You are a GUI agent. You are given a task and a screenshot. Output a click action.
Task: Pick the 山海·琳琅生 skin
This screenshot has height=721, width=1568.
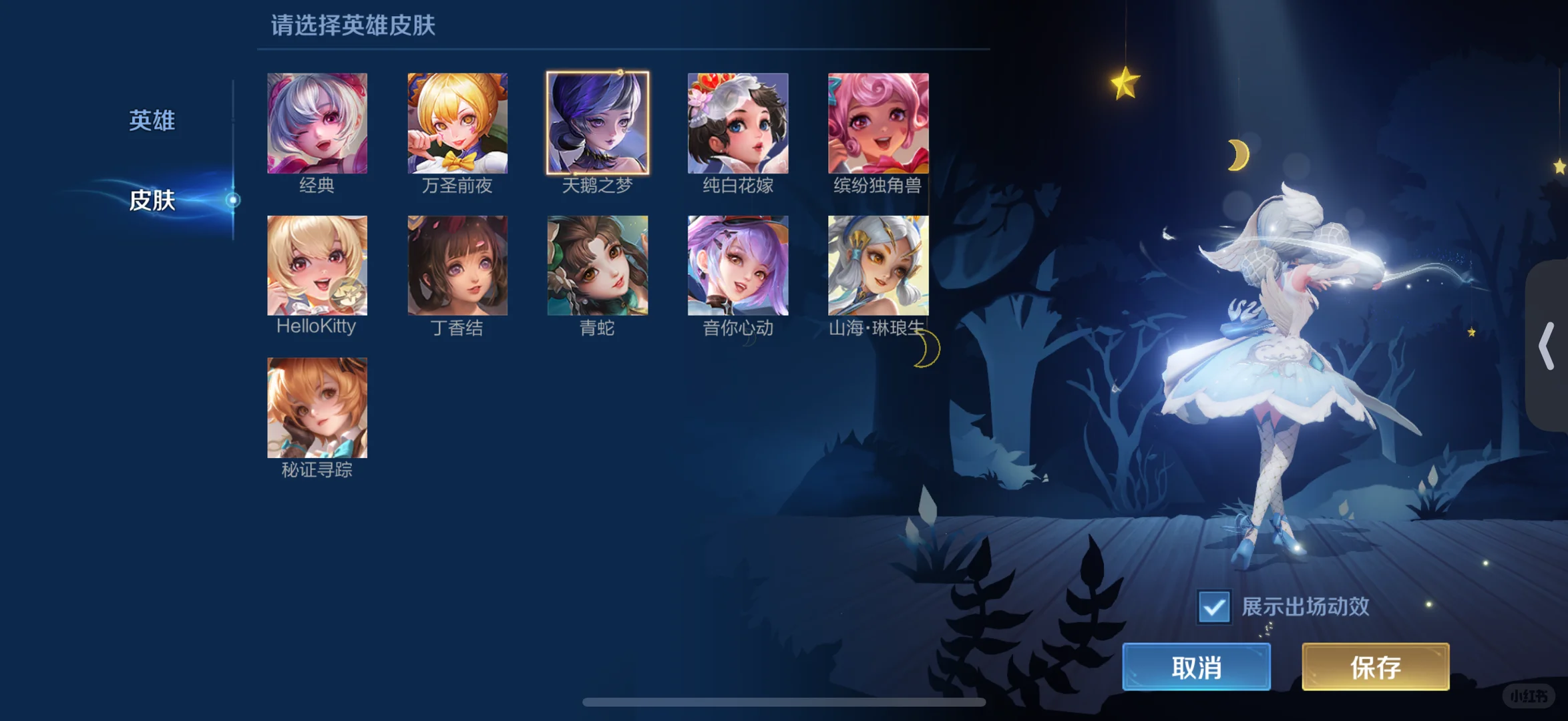point(877,265)
